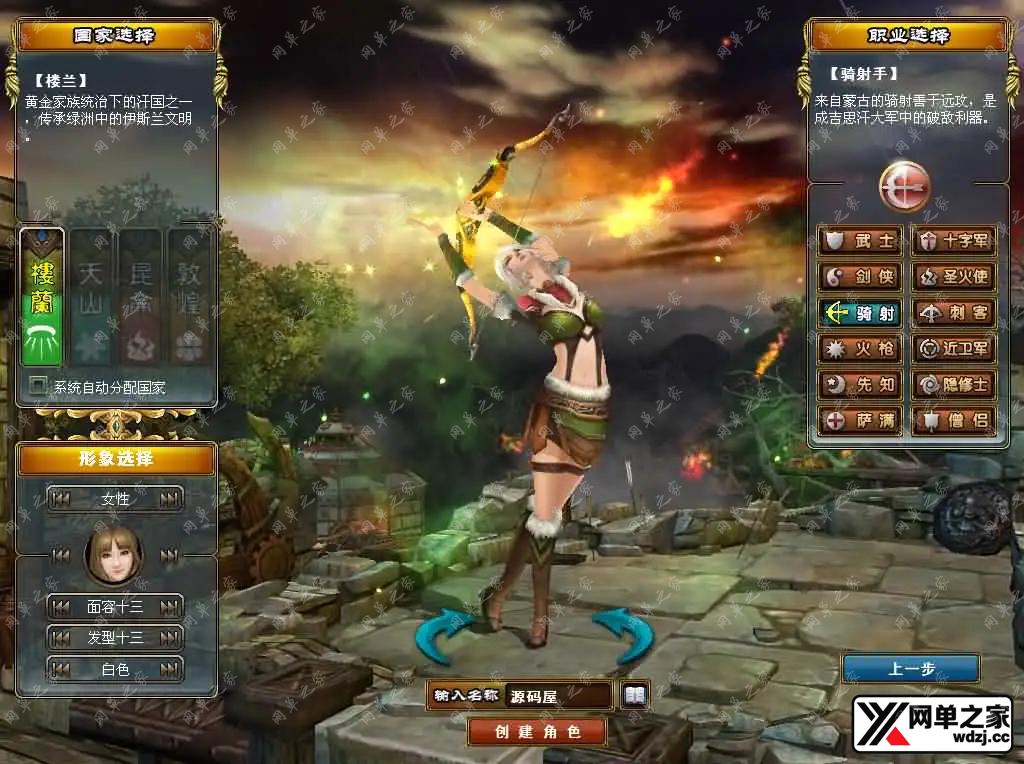Select the 萨满 class
1024x764 pixels.
click(860, 420)
